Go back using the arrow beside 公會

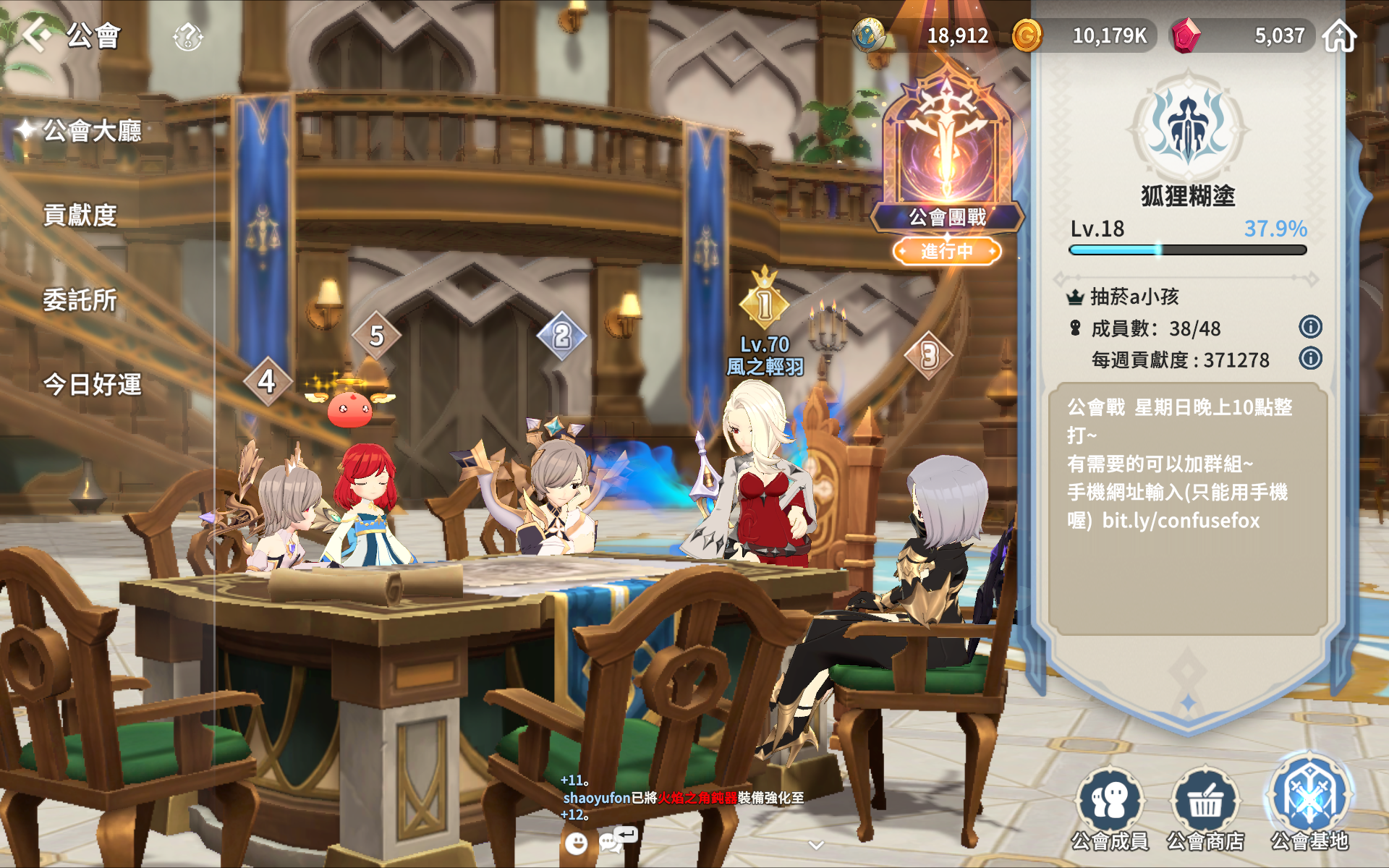point(37,35)
